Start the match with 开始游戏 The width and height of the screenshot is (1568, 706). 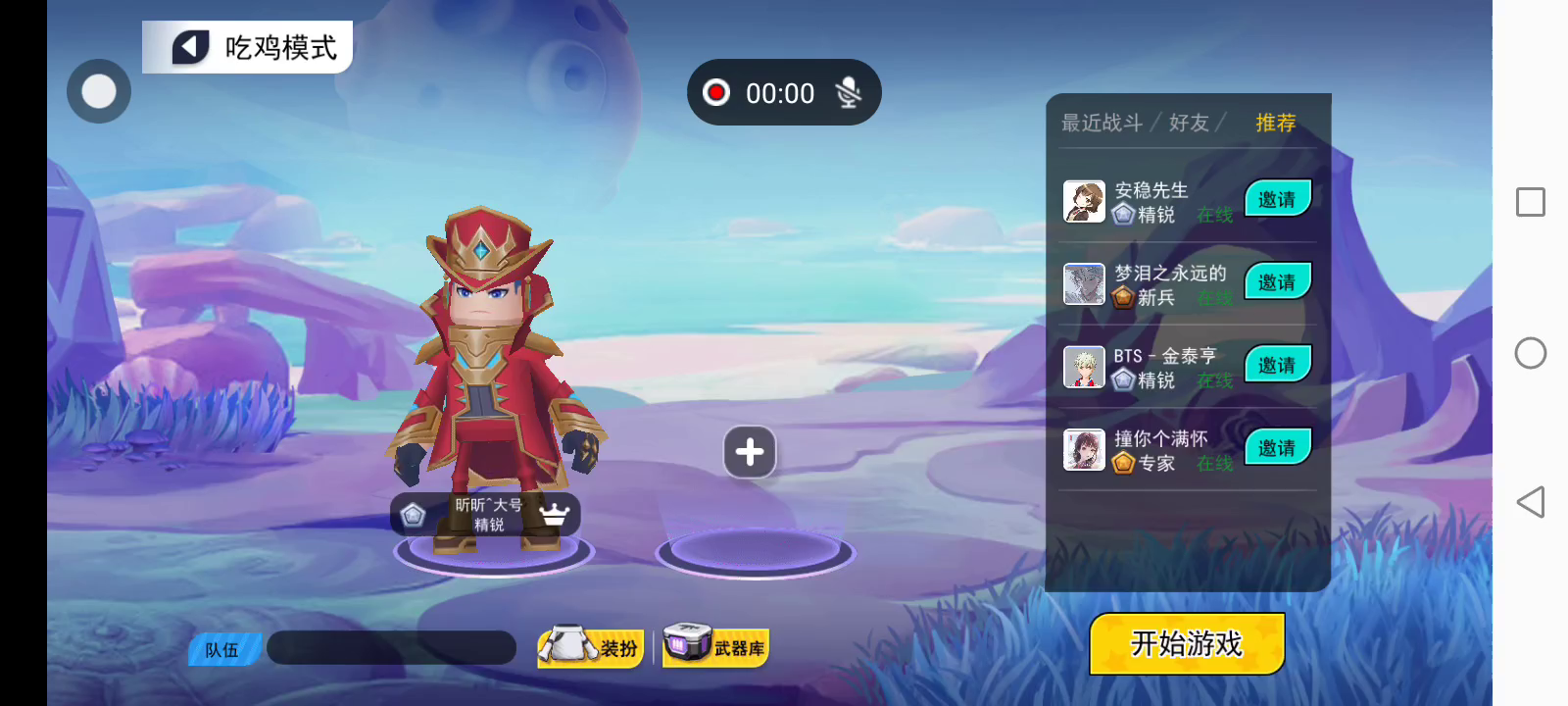pos(1187,643)
